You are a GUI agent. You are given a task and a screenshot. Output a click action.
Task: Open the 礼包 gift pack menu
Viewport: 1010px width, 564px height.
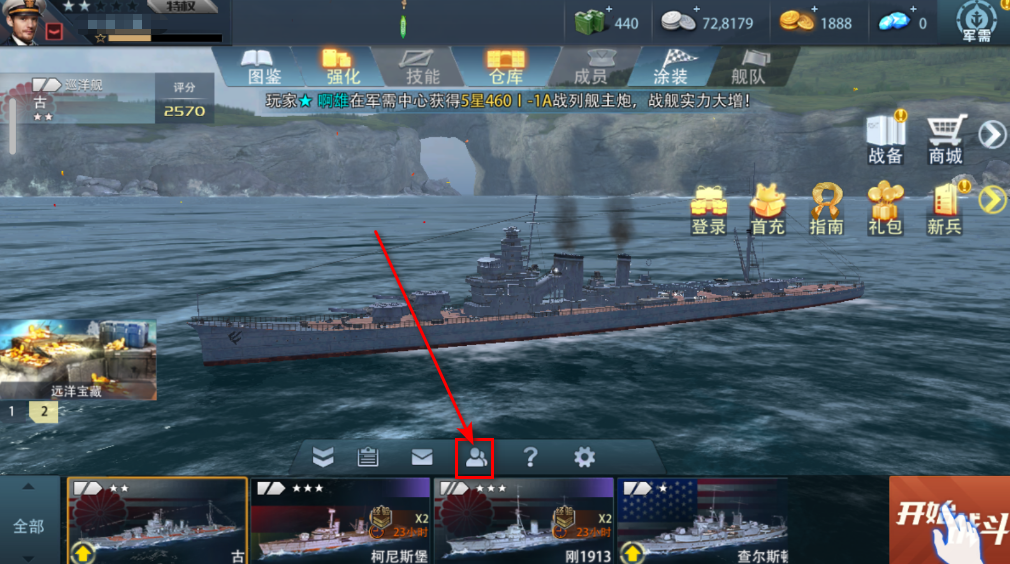[885, 209]
